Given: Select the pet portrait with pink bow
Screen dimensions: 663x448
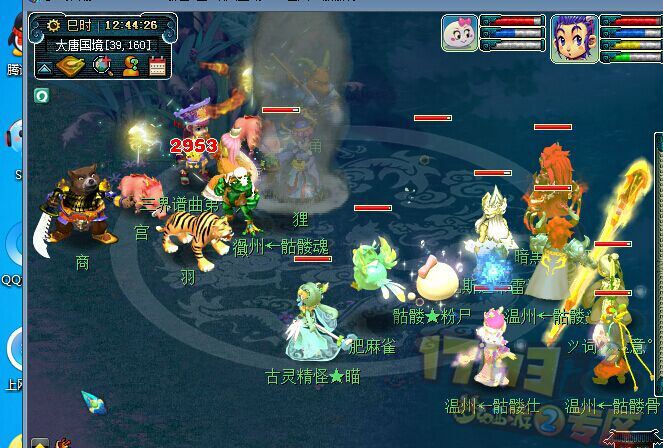Looking at the screenshot, I should pyautogui.click(x=460, y=33).
